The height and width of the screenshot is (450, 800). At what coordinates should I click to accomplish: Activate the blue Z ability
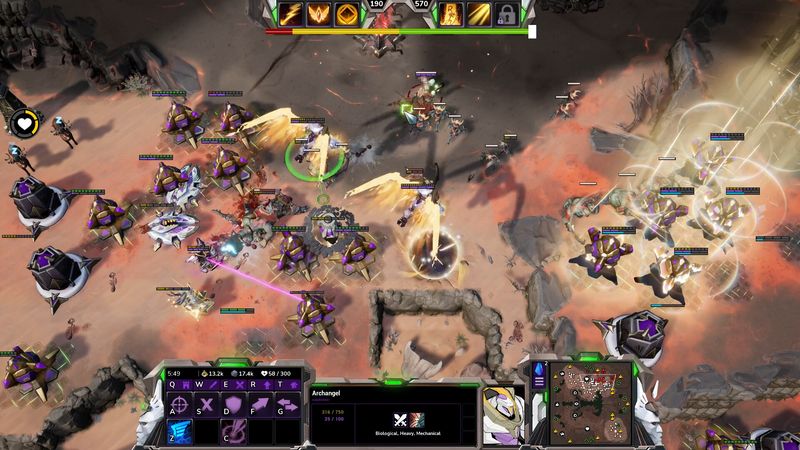pos(180,432)
